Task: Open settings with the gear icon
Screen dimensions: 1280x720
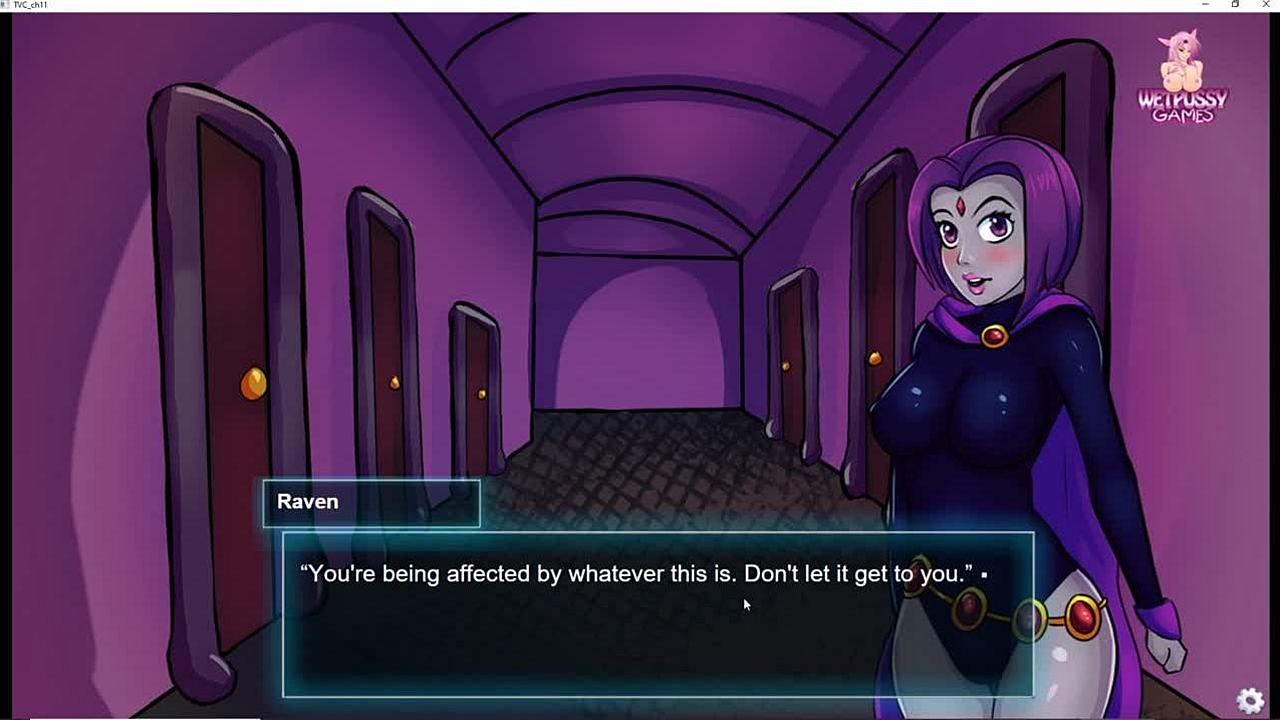Action: [1250, 699]
